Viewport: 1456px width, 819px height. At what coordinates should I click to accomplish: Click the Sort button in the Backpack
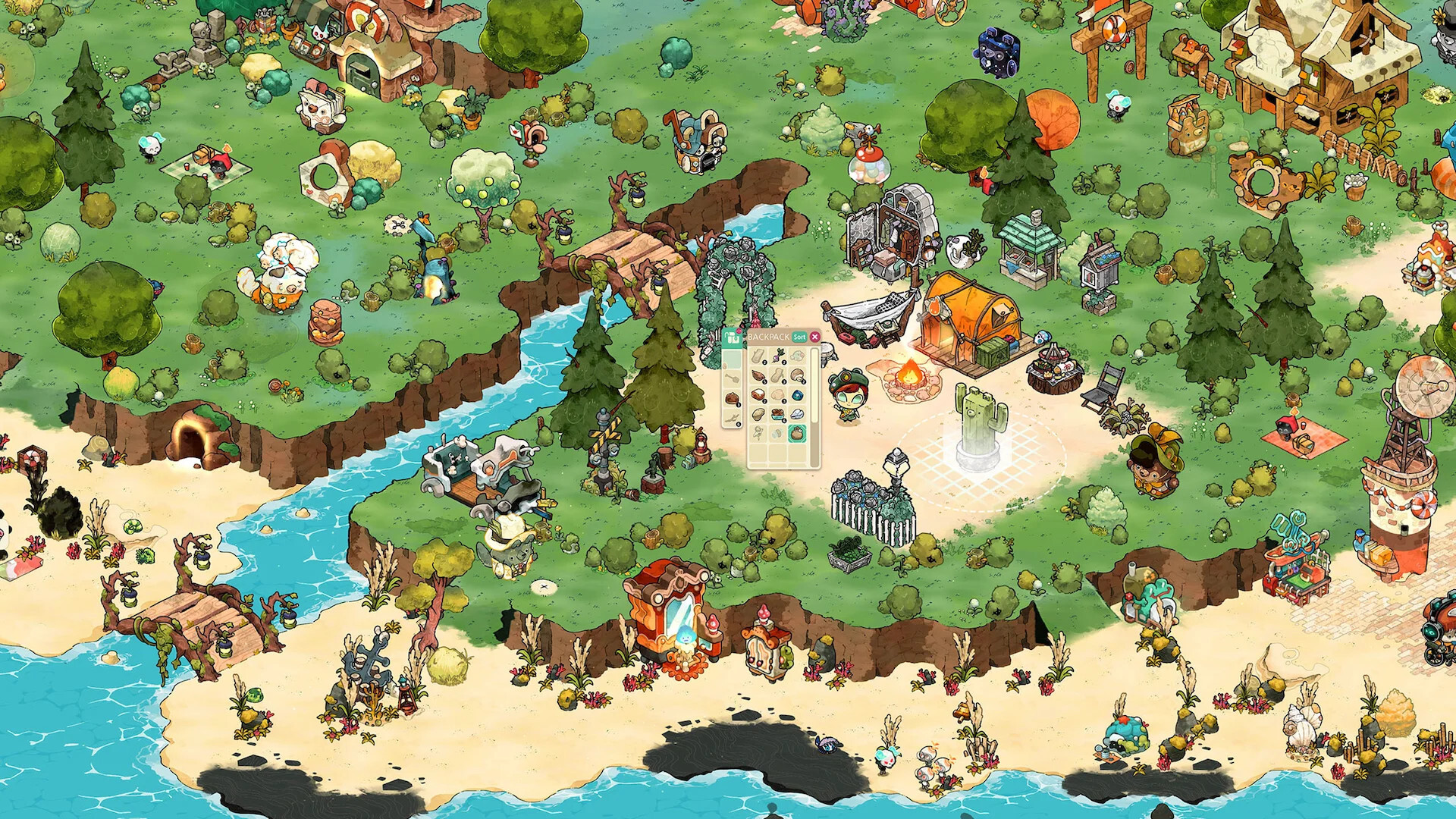coord(799,337)
